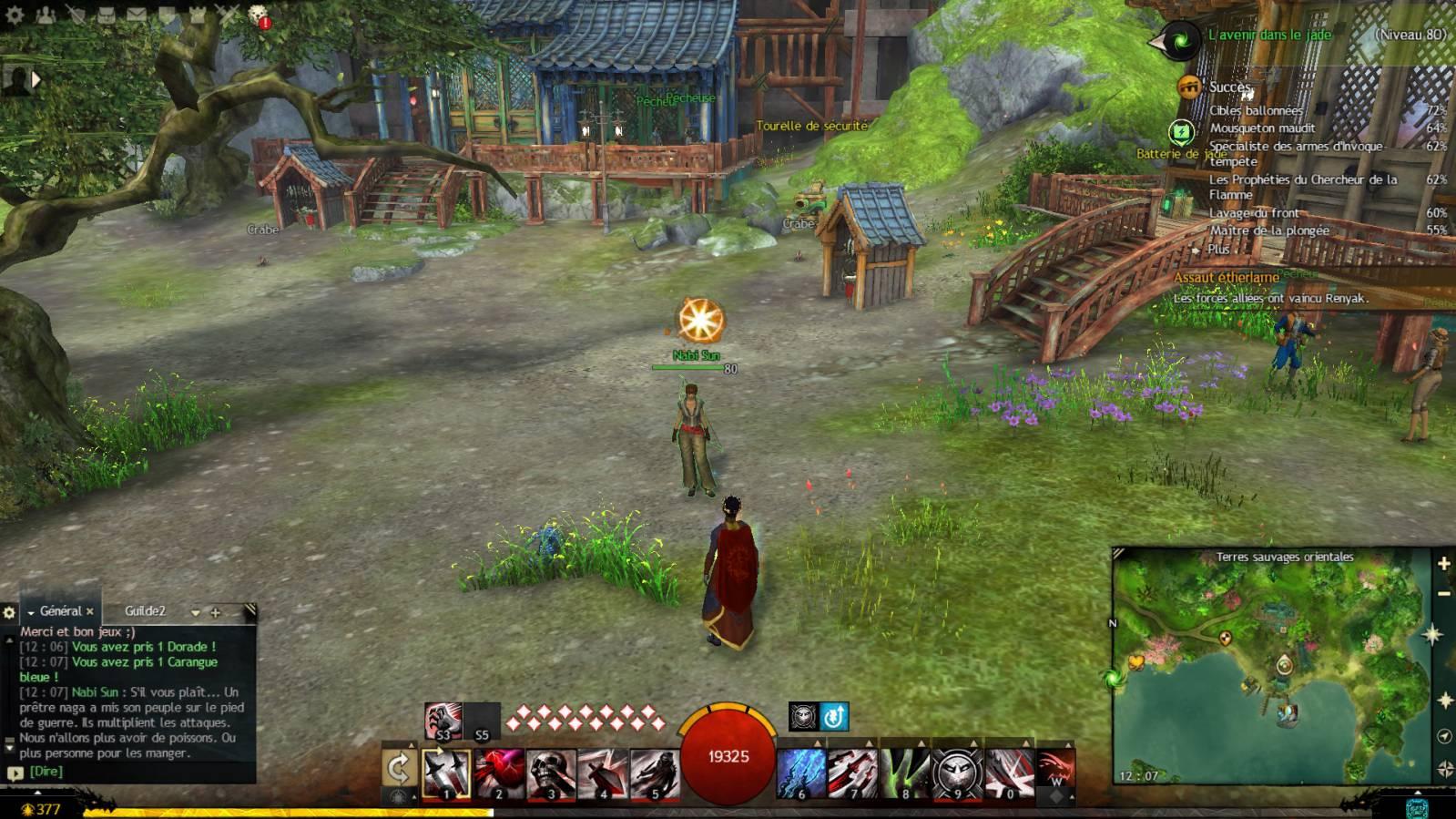This screenshot has width=1456, height=819.
Task: Open the L'avenir dans le jade story tracker
Action: [1269, 36]
